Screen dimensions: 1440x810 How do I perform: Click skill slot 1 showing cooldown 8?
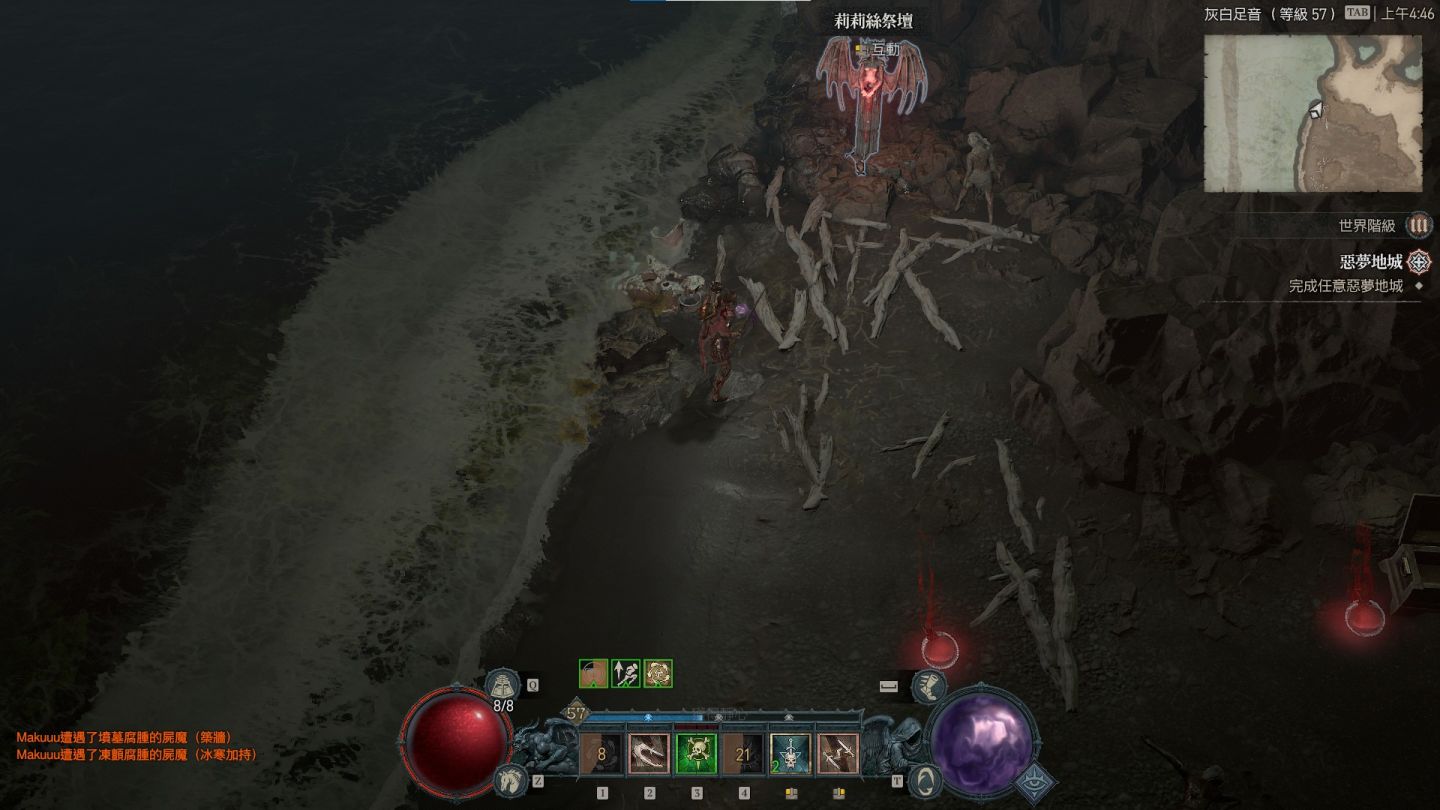602,754
